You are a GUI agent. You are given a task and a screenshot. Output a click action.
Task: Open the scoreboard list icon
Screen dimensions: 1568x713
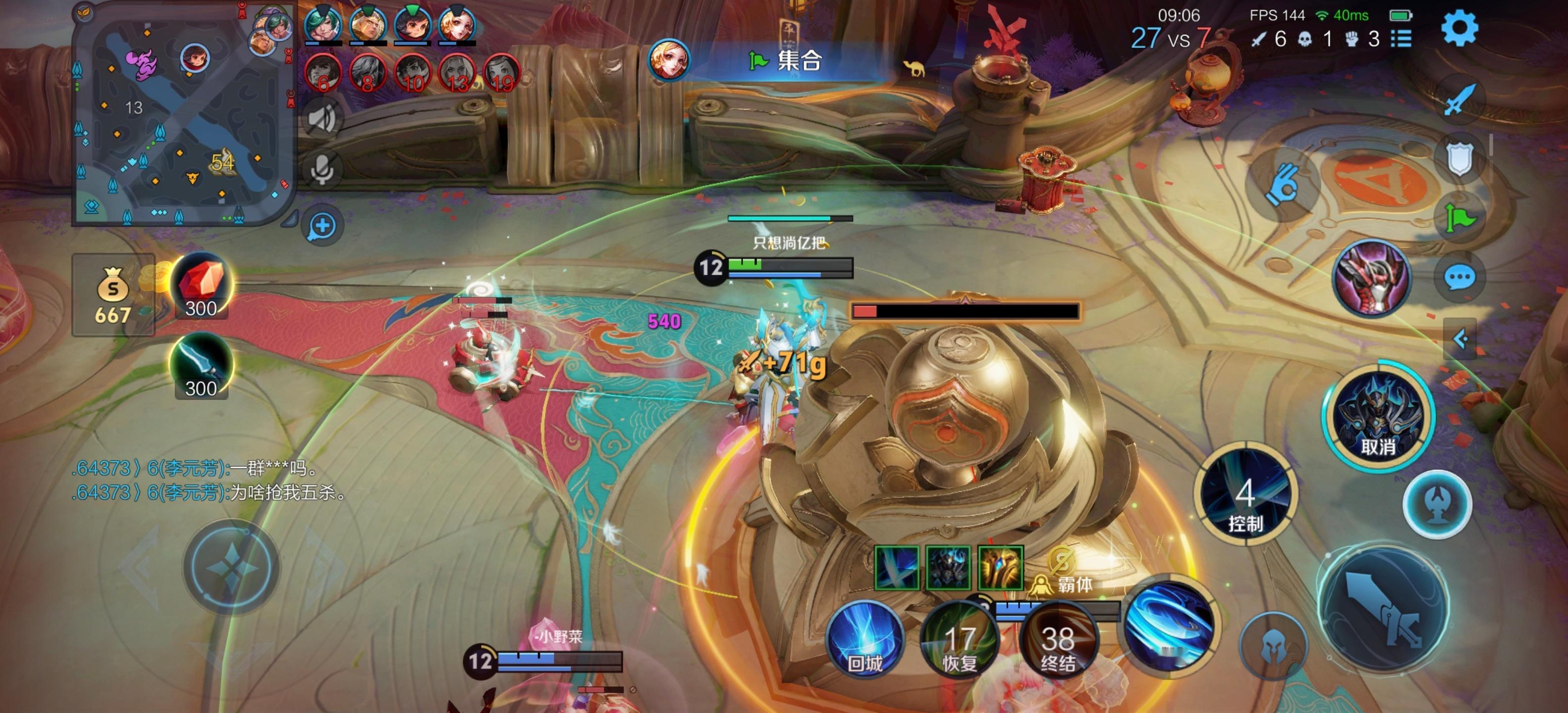pyautogui.click(x=1401, y=40)
